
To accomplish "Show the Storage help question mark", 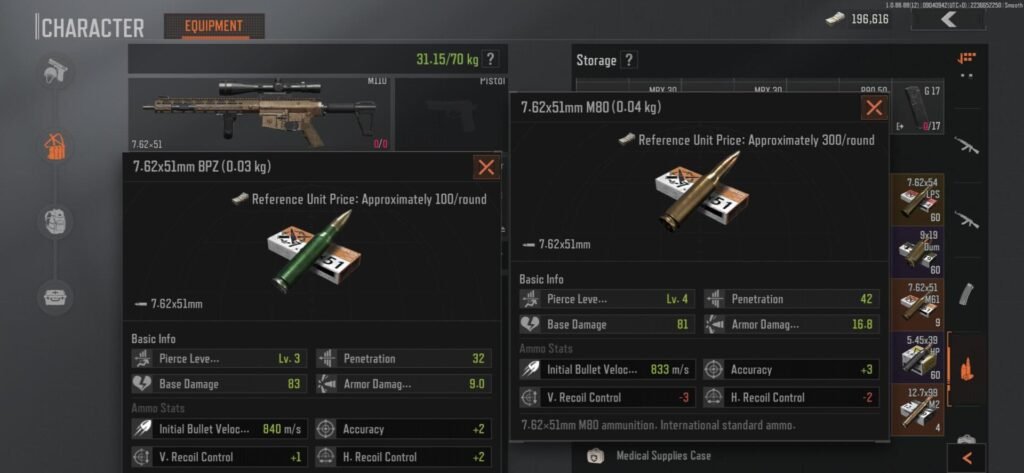I will pos(629,60).
